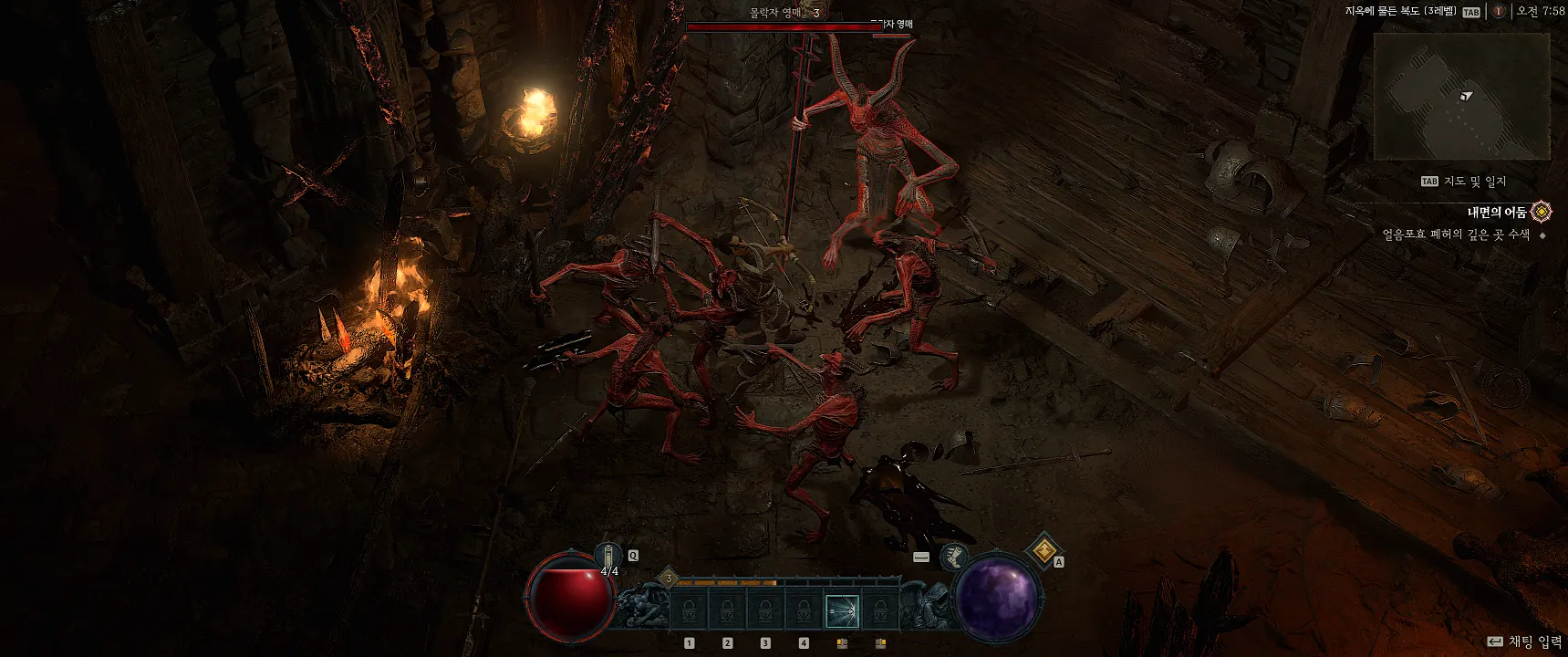Screen dimensions: 1568x657
Task: Click the red world tier icon
Action: coord(1498,12)
